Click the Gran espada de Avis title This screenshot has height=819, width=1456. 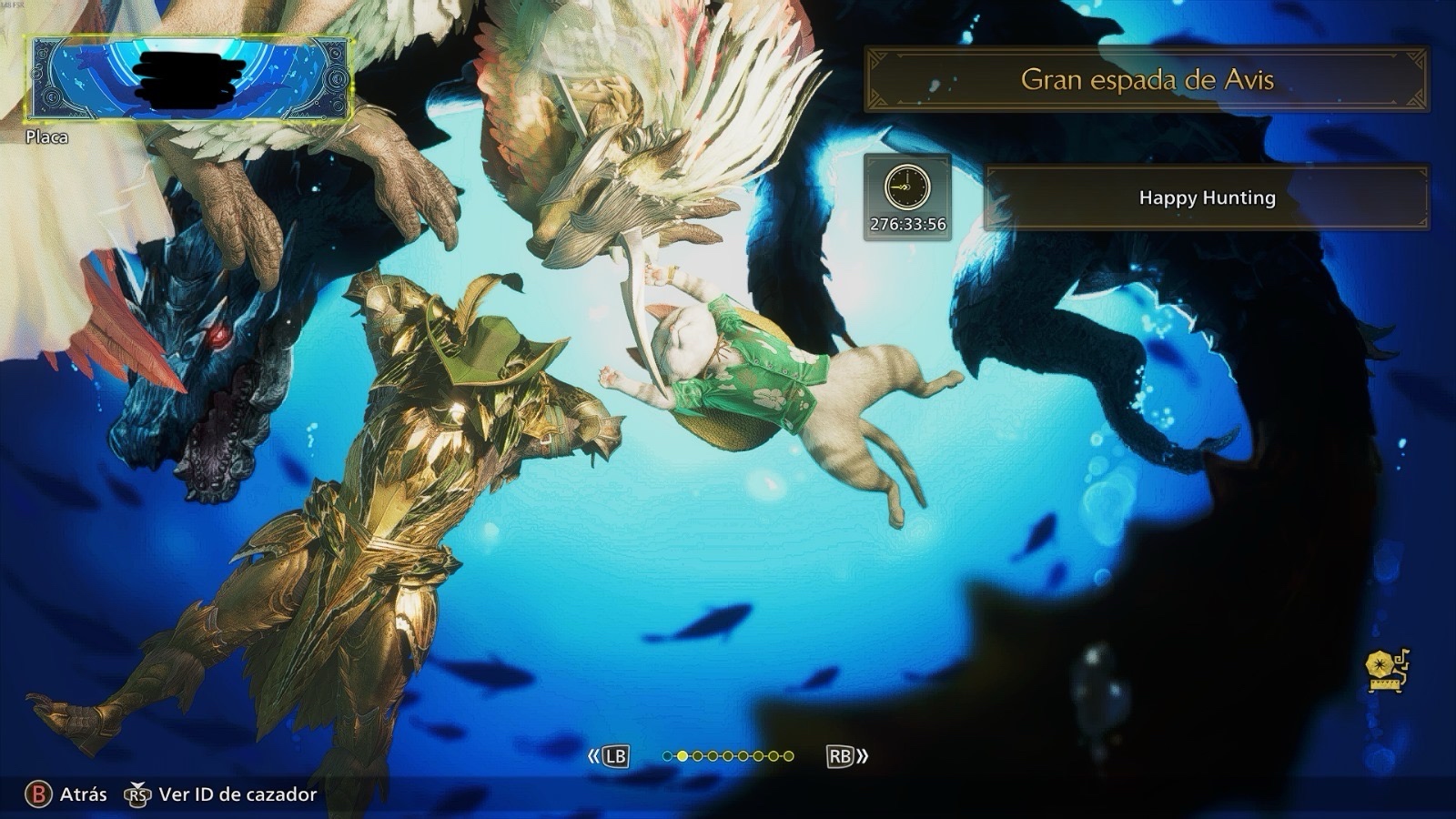click(x=1147, y=80)
